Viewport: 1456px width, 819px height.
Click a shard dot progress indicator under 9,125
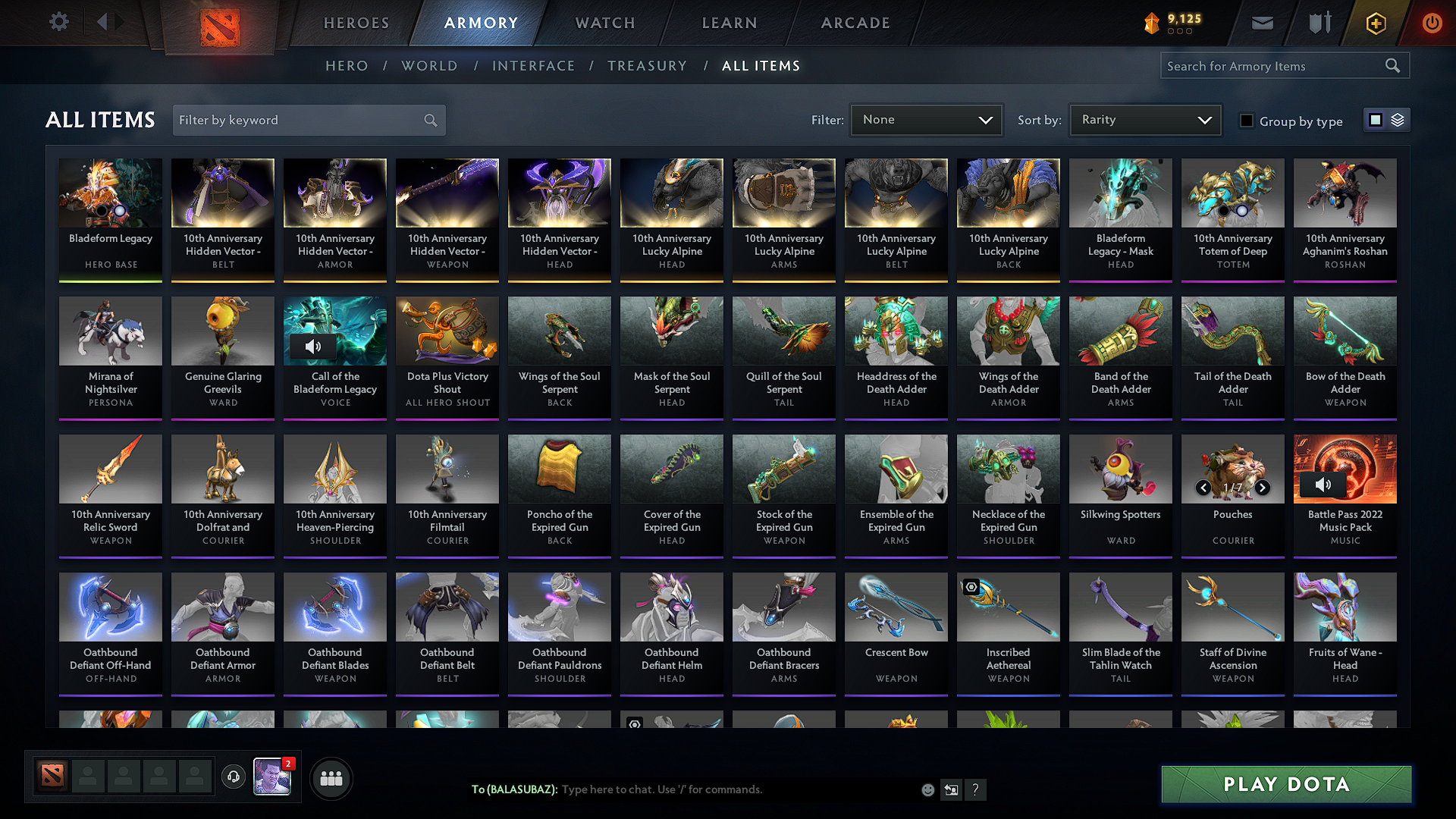coord(1179,31)
